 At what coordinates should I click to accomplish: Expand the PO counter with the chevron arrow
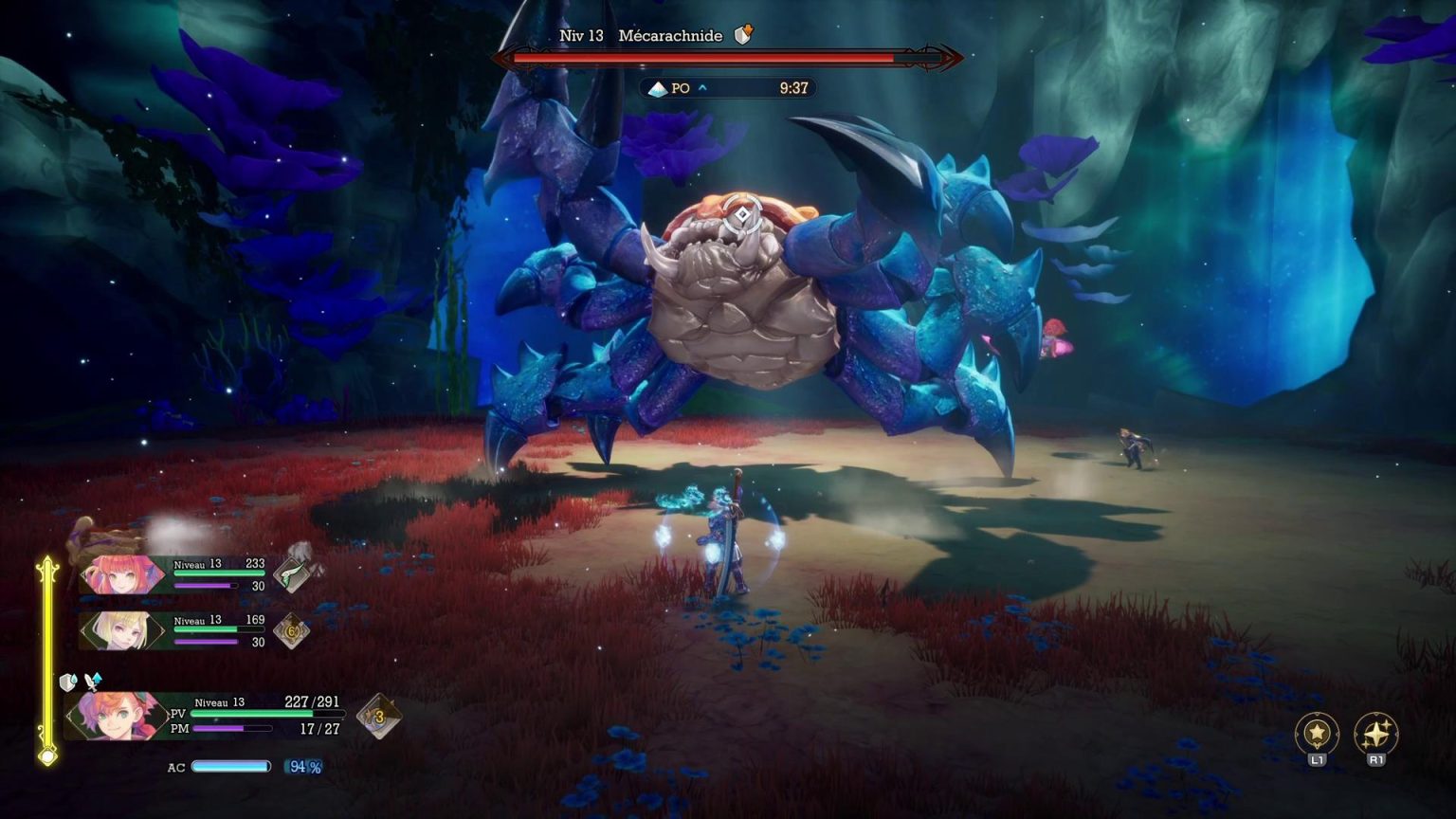coord(701,88)
